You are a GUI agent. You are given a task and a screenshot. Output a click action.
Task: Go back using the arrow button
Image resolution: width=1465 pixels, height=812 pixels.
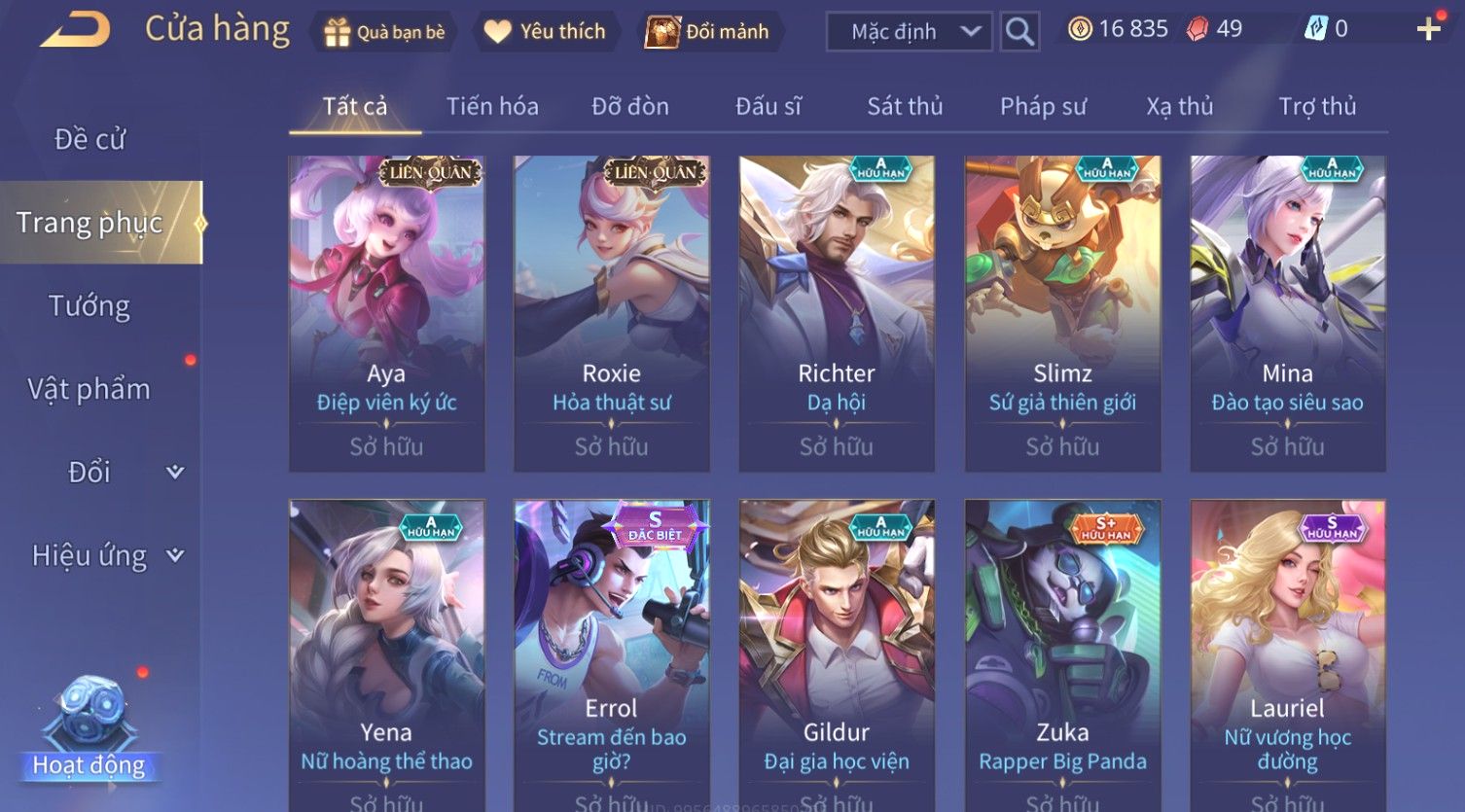coord(76,30)
